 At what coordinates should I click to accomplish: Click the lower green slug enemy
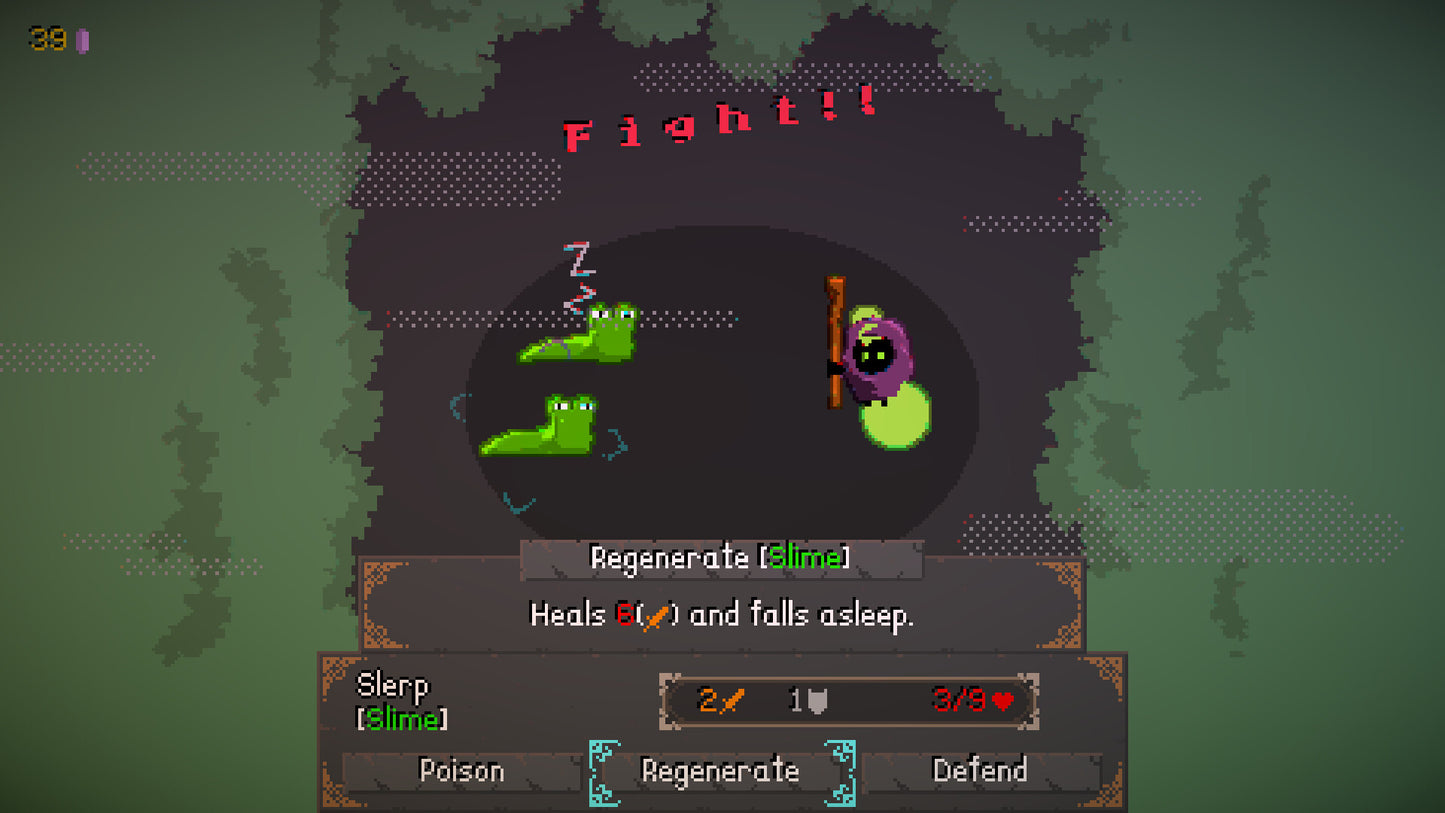(x=545, y=430)
